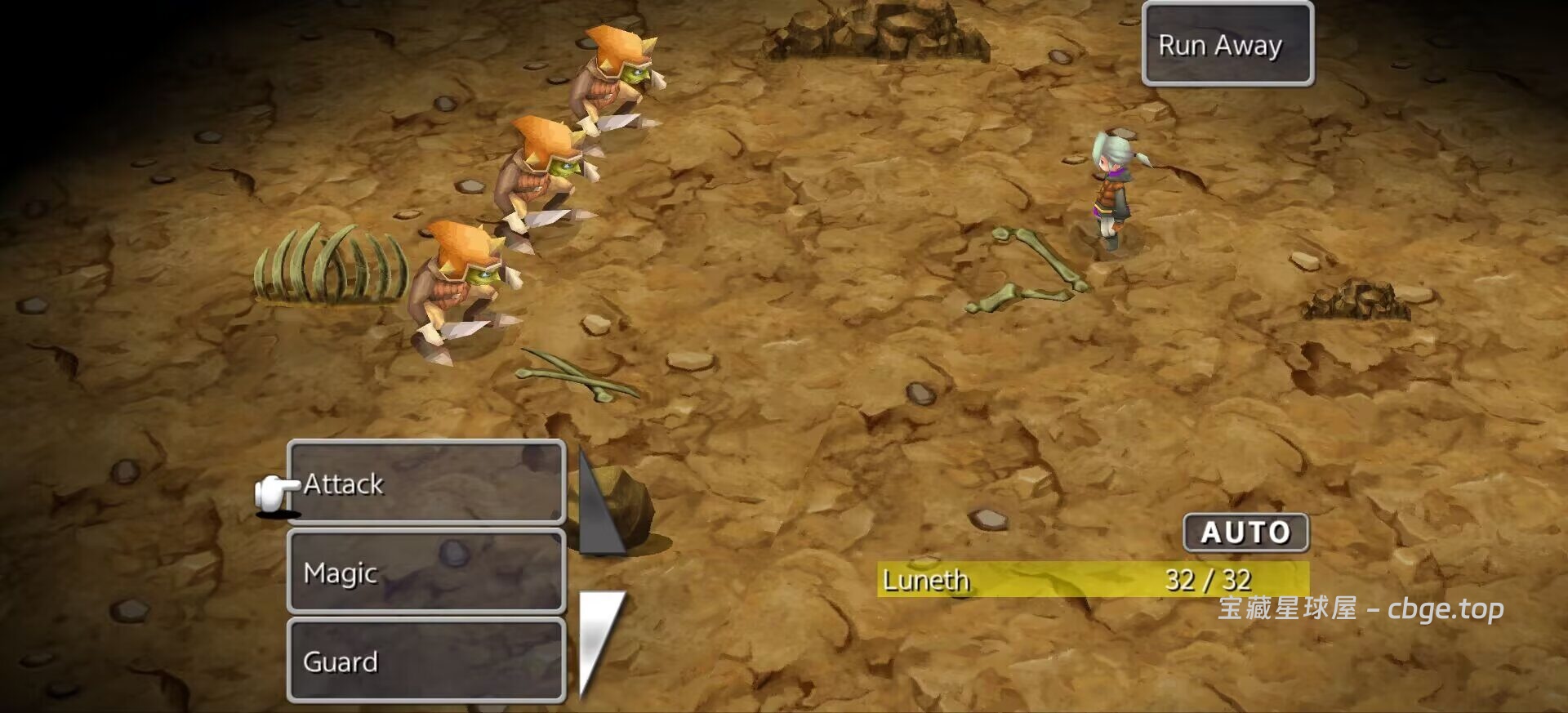Click the Run Away button
This screenshot has width=1568, height=713.
[x=1227, y=45]
